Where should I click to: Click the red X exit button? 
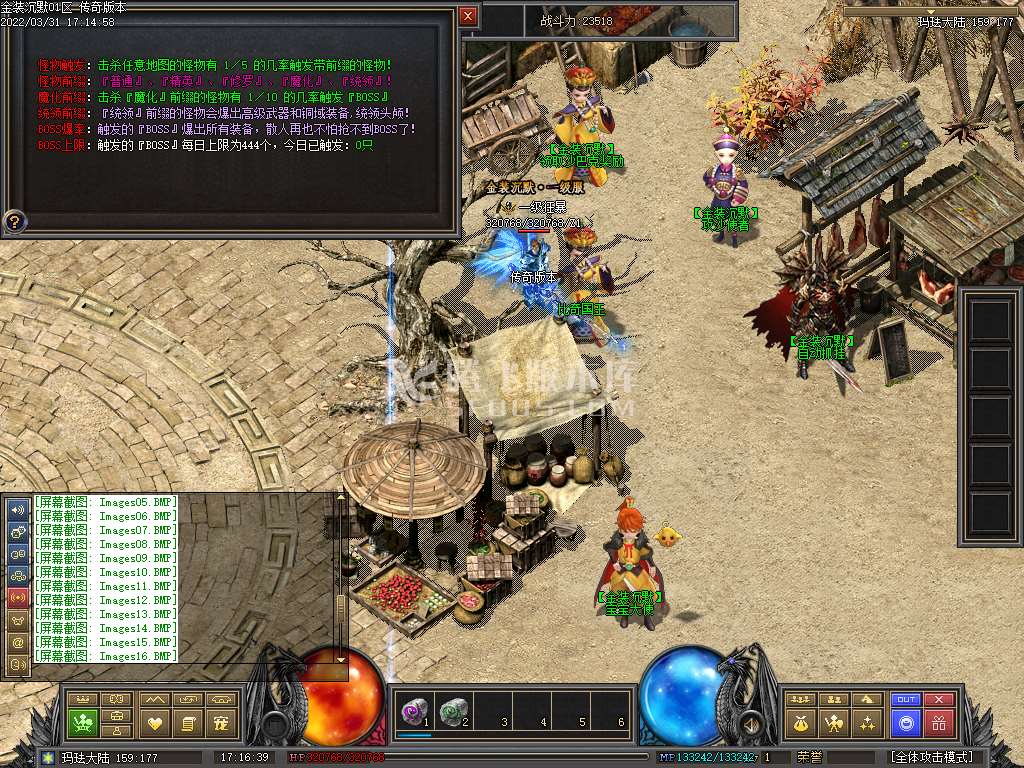[938, 700]
